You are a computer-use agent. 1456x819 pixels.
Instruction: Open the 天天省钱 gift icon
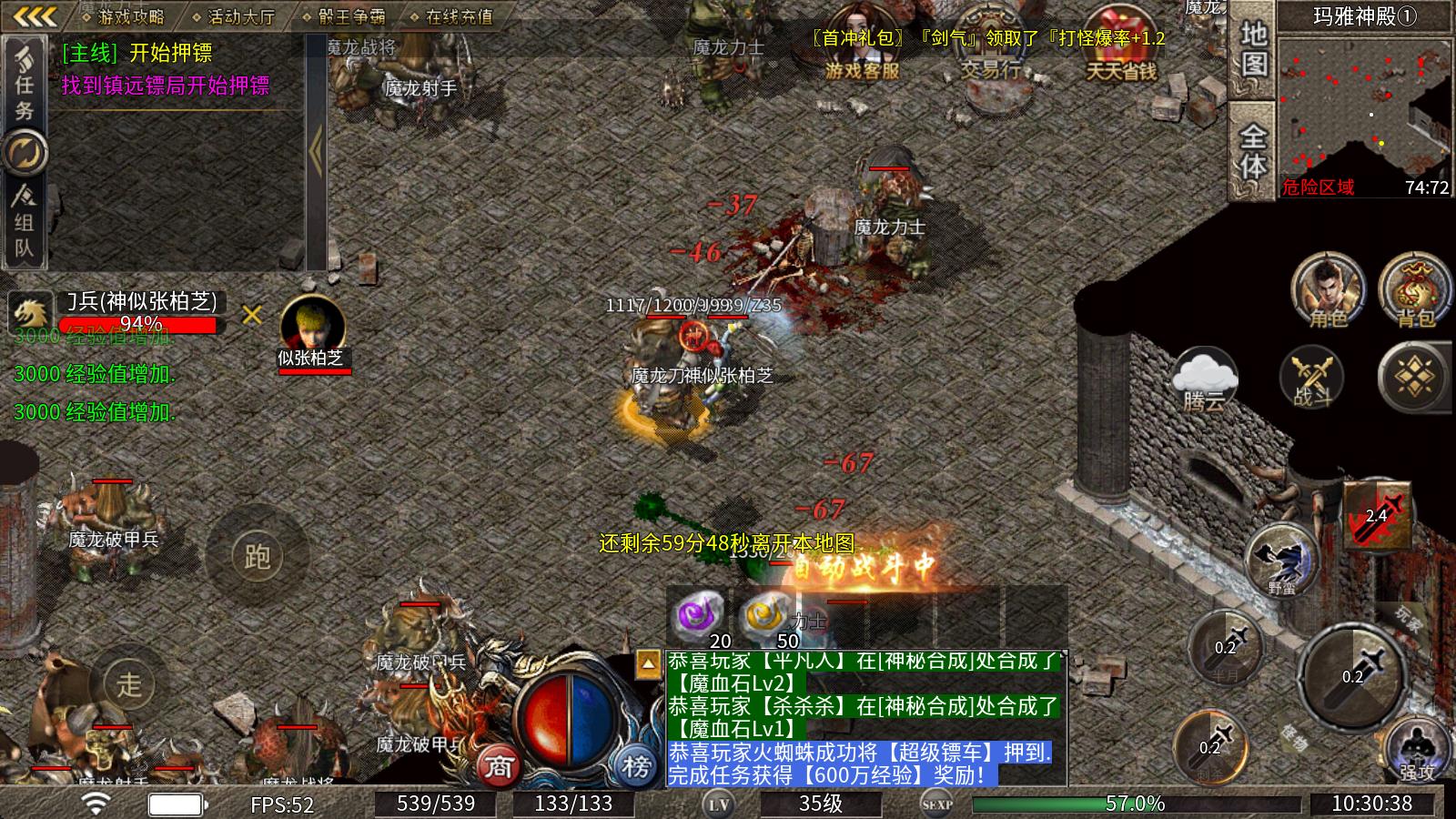click(x=1120, y=44)
